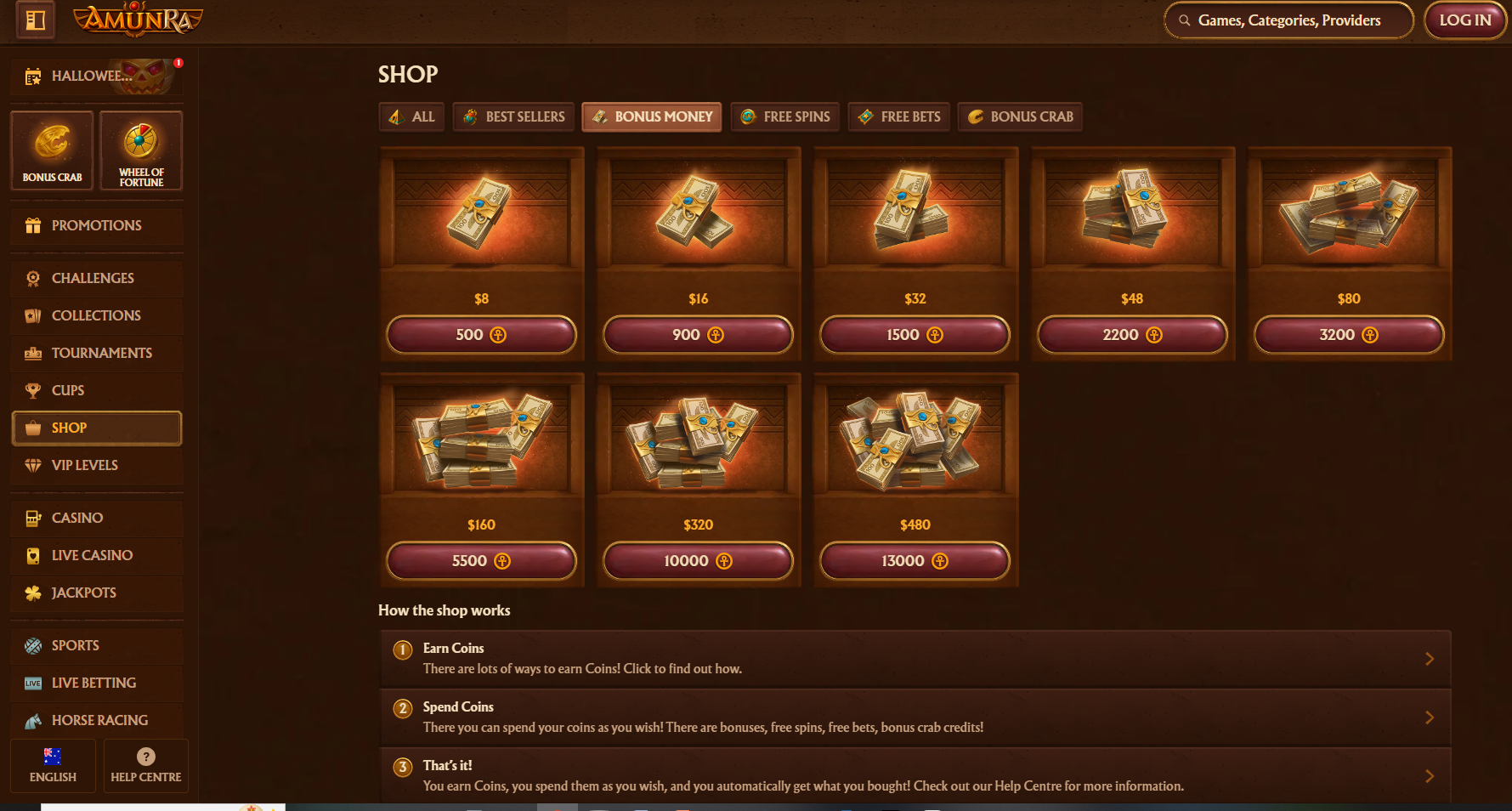Open VIP Levels from the sidebar

pyautogui.click(x=84, y=465)
